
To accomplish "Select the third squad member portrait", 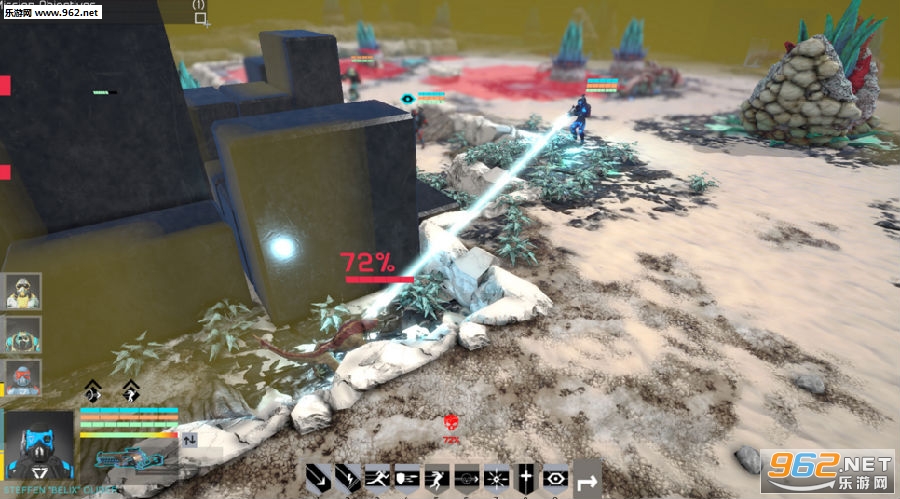I will (22, 378).
